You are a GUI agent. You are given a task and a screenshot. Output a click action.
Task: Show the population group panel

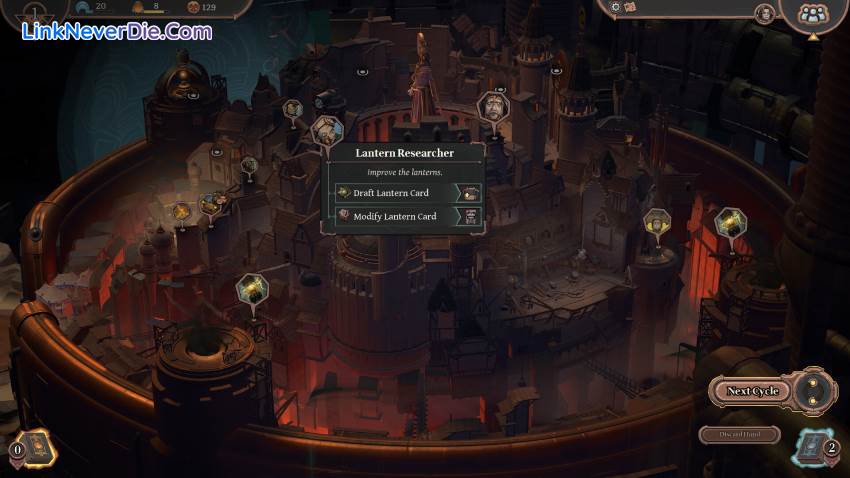[814, 14]
